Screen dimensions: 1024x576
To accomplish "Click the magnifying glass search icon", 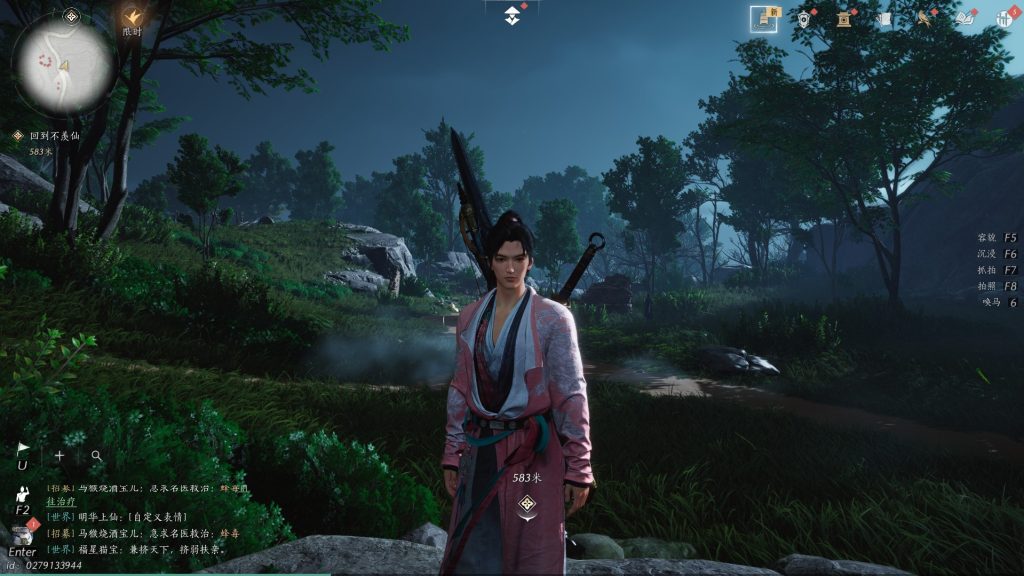I will click(x=97, y=455).
